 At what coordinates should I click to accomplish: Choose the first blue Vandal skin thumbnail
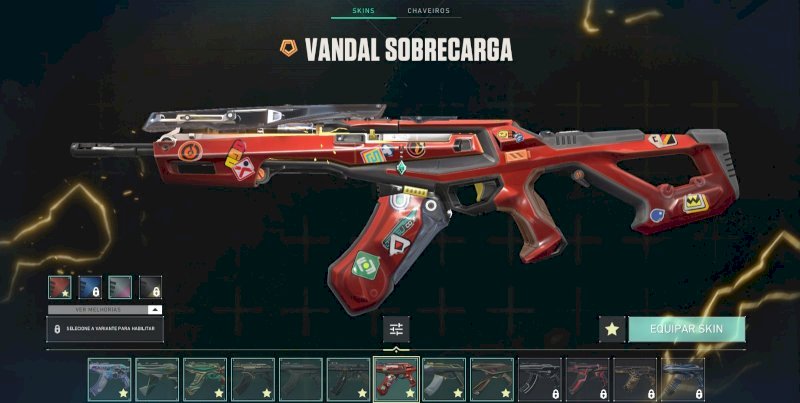(x=109, y=379)
